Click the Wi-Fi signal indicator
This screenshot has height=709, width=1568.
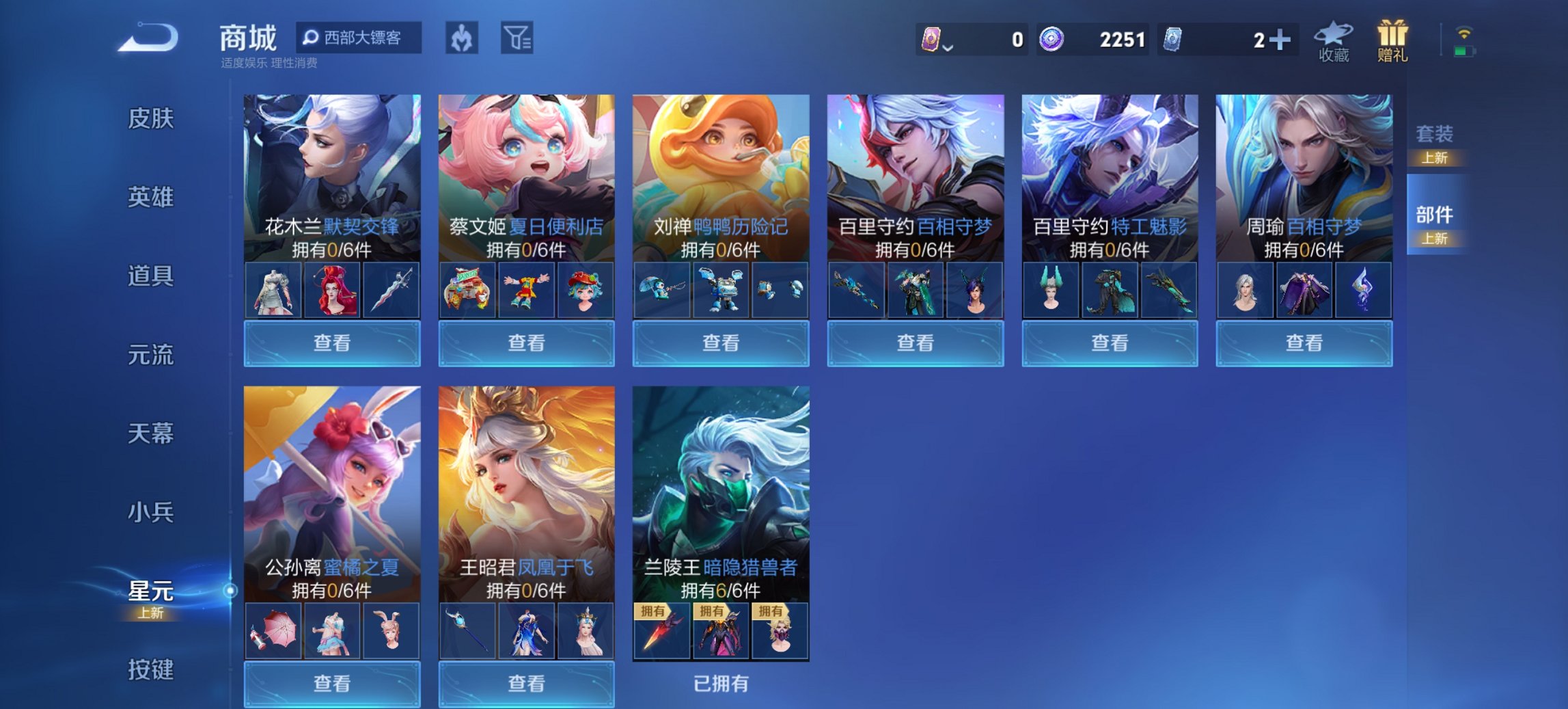pos(1465,31)
